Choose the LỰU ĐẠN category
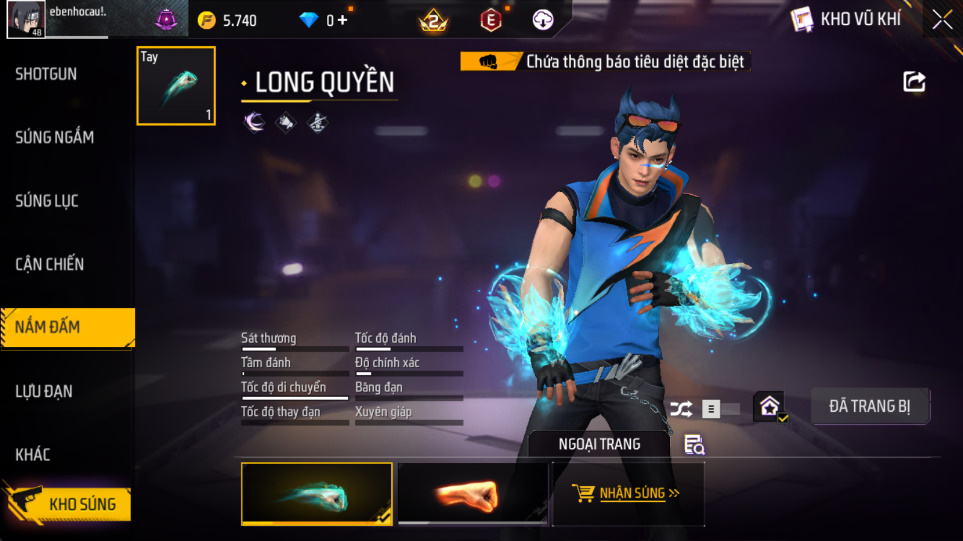963x541 pixels. tap(44, 391)
